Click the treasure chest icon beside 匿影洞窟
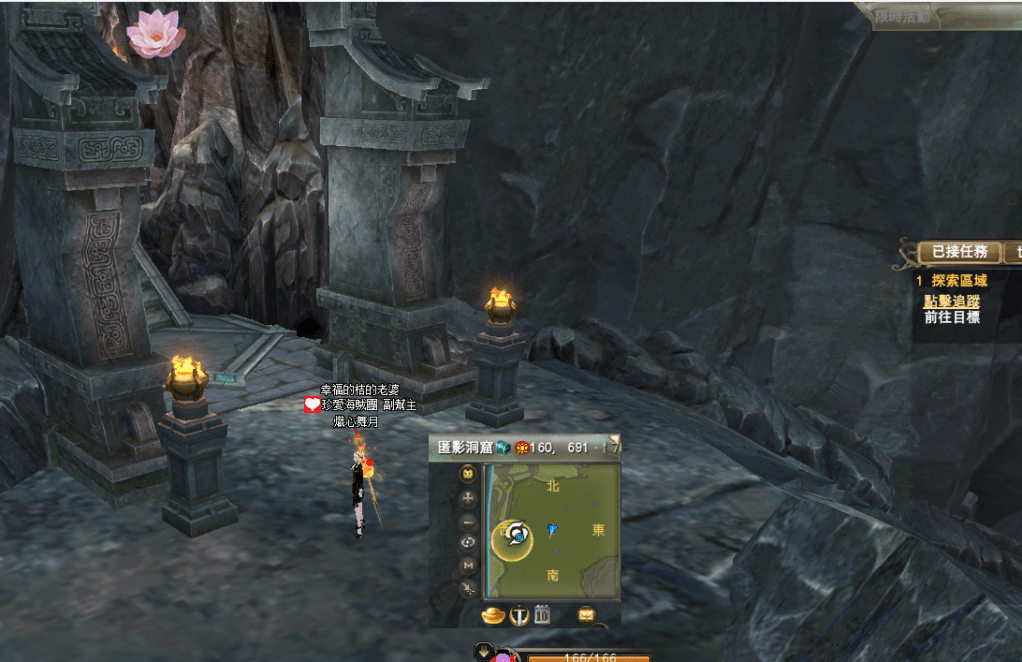The height and width of the screenshot is (662, 1022). 502,448
